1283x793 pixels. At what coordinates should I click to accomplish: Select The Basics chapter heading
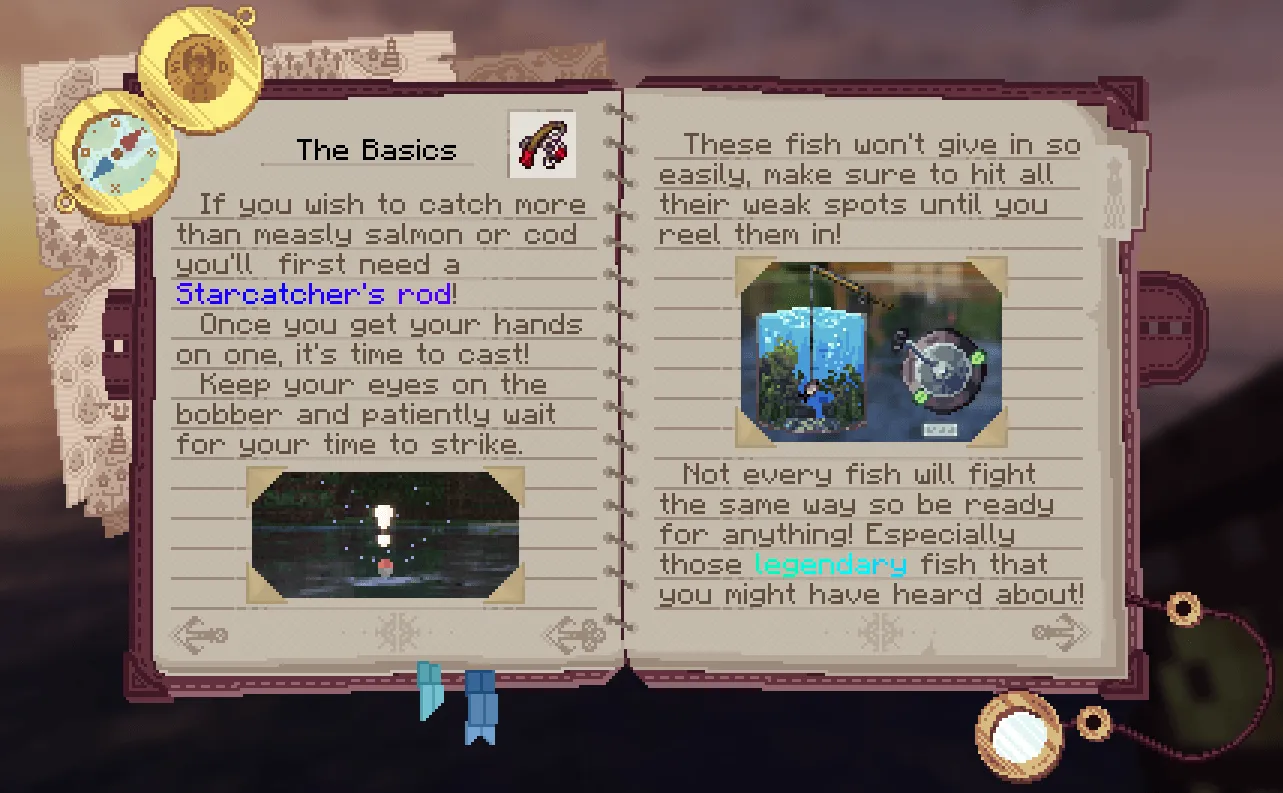pos(376,148)
